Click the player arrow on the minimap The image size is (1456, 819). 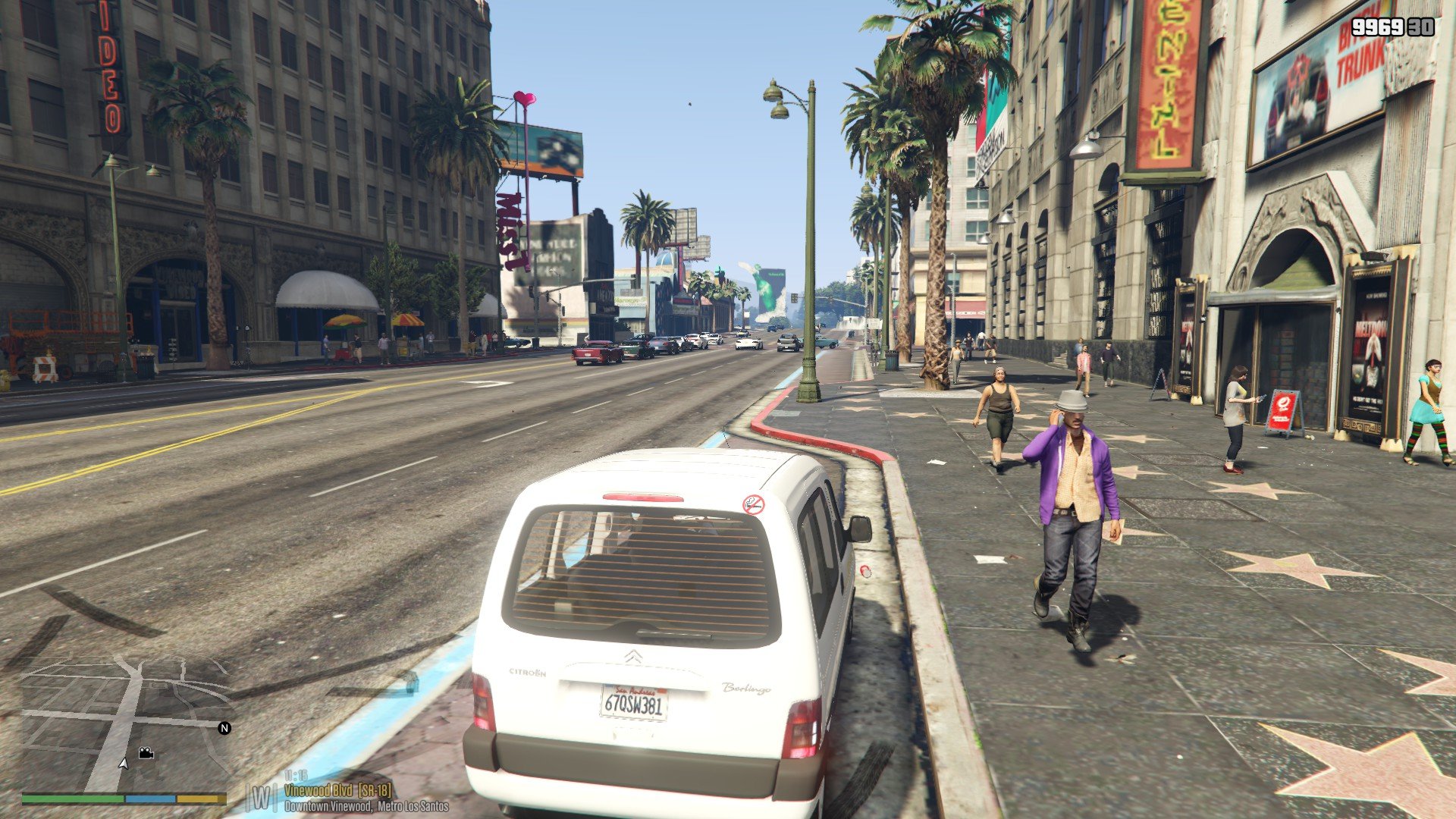point(124,763)
